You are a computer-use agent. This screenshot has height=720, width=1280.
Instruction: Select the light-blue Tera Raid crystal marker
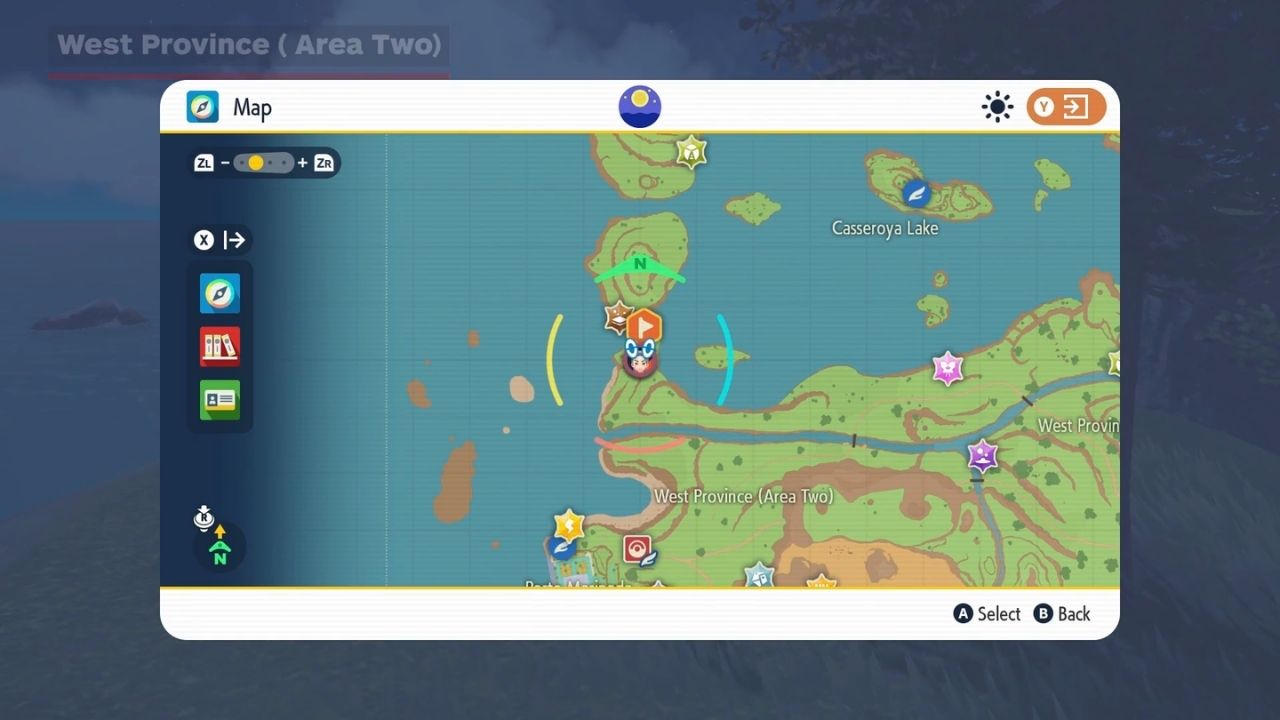pyautogui.click(x=759, y=576)
